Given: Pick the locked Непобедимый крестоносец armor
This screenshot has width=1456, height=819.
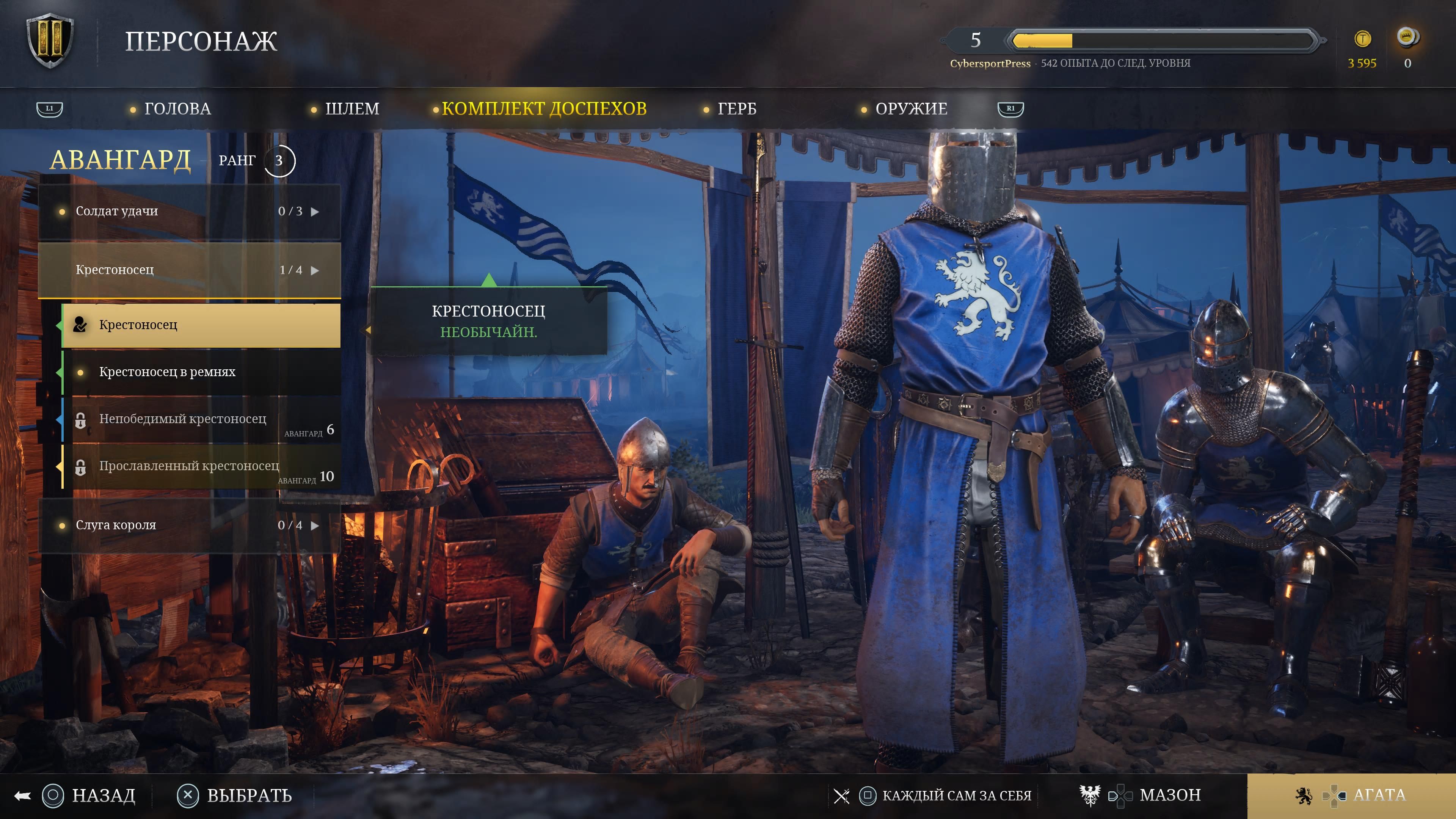Looking at the screenshot, I should [201, 419].
